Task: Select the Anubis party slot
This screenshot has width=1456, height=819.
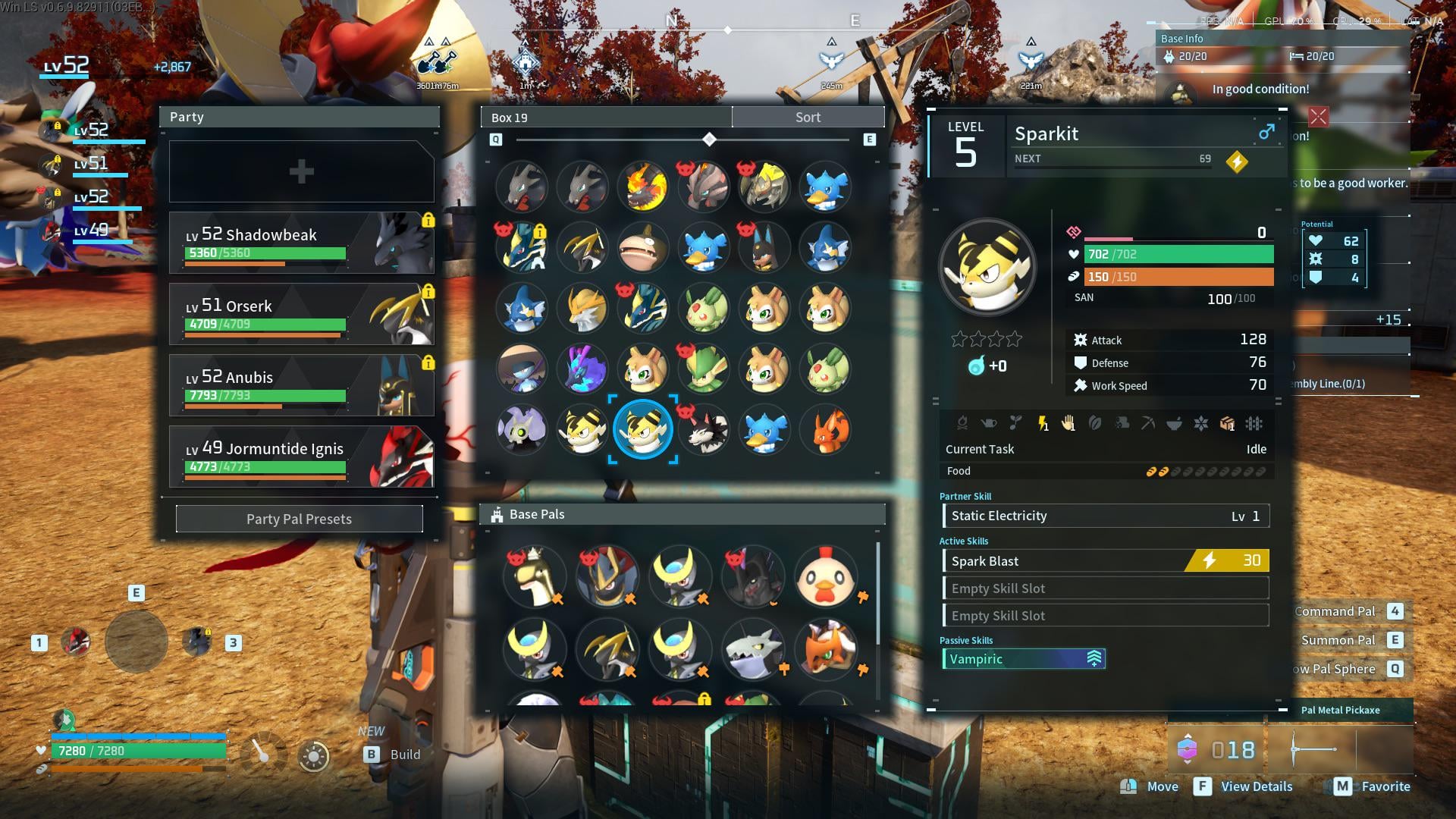Action: pos(301,385)
